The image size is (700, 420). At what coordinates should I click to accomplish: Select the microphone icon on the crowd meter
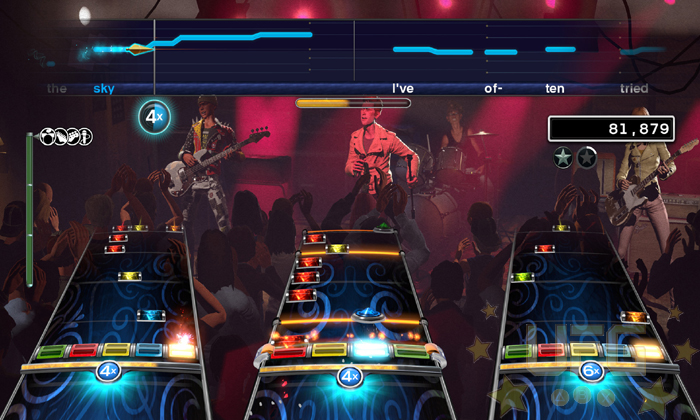(85, 136)
